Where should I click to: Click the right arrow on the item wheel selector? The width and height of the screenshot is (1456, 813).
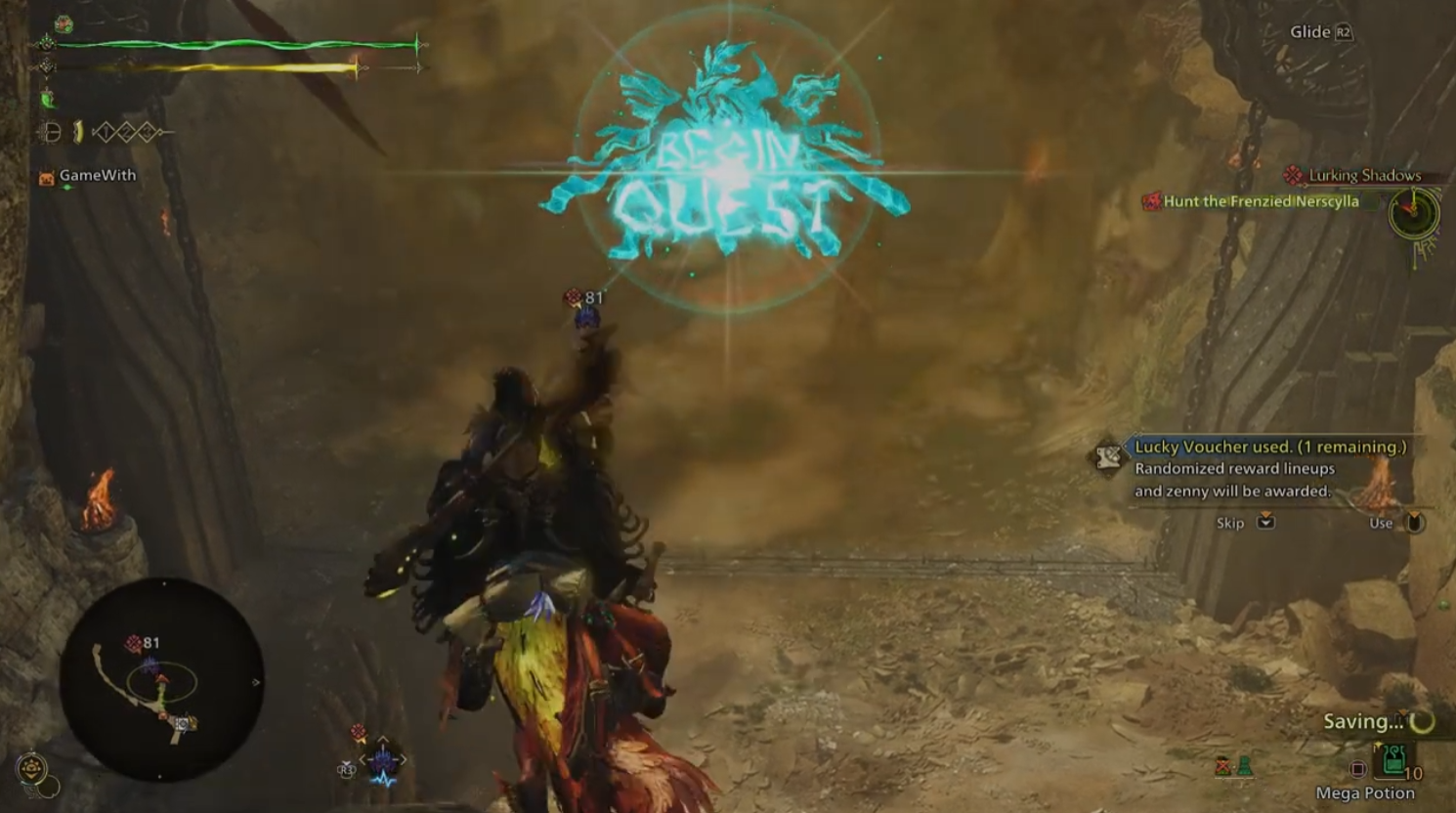point(405,759)
